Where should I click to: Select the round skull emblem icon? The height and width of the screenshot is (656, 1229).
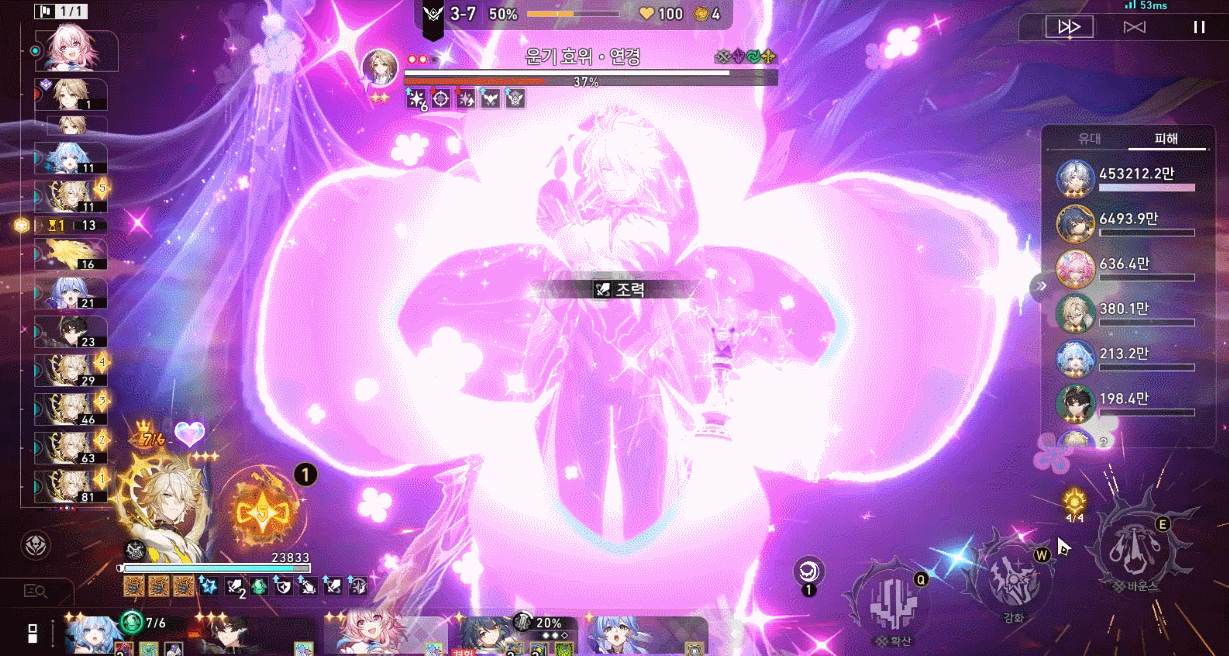(36, 545)
